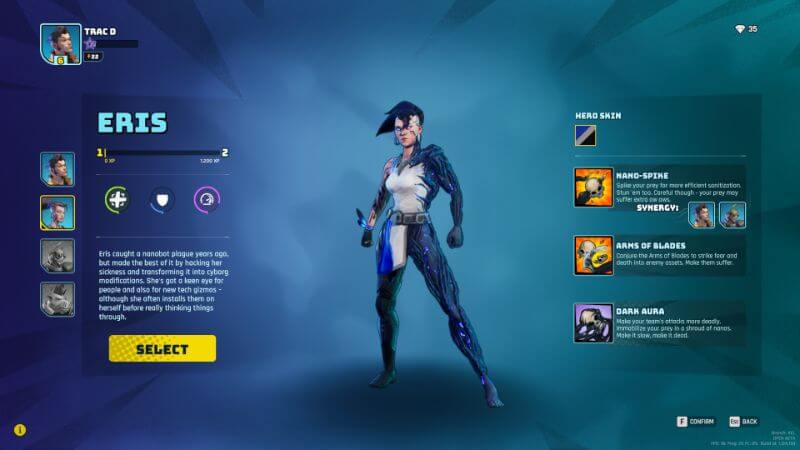View the Nano-Spike ability icon
Screen dimensions: 800x450
pyautogui.click(x=593, y=187)
